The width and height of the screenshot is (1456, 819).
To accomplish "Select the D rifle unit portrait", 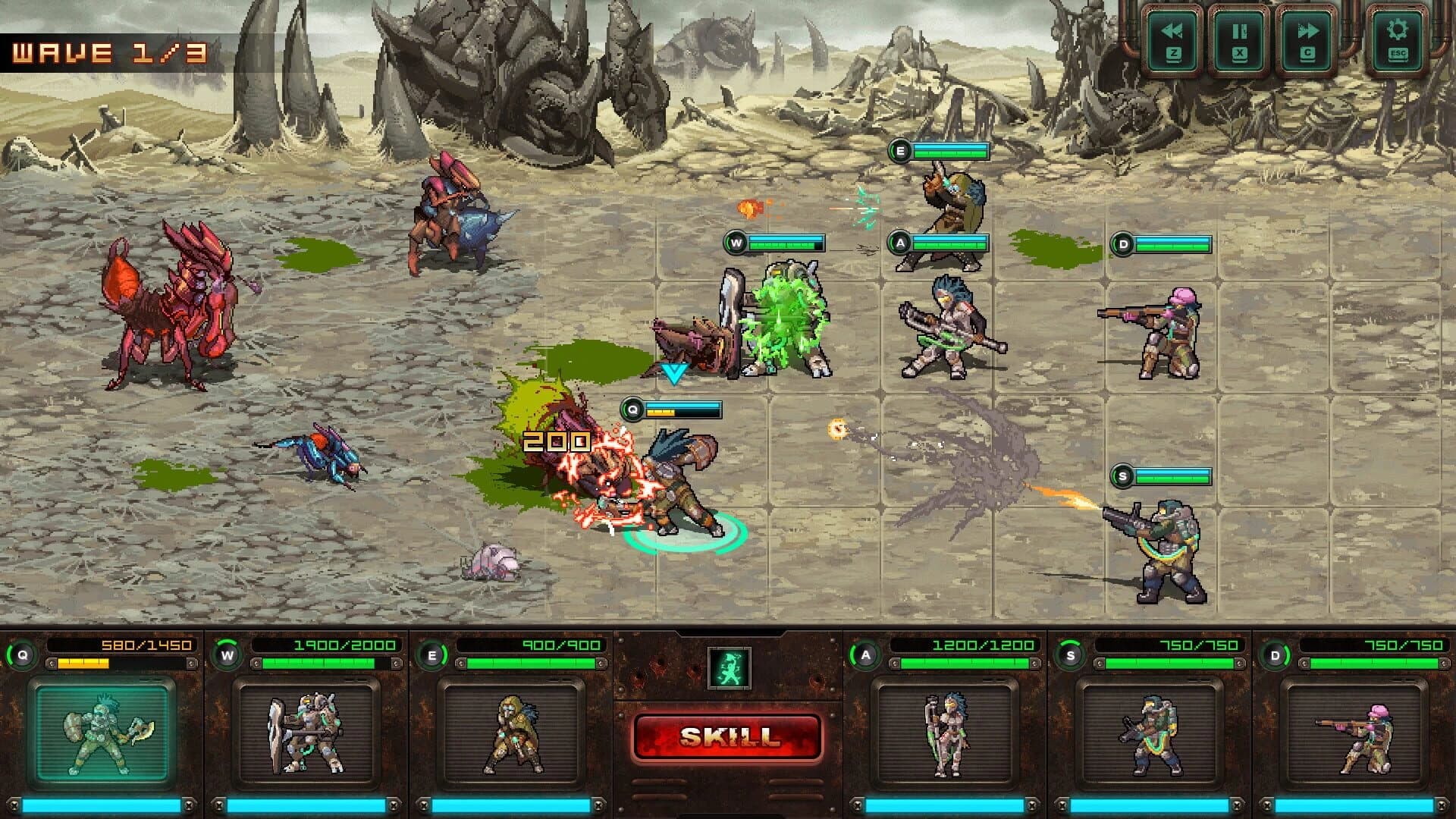I will tap(1357, 733).
